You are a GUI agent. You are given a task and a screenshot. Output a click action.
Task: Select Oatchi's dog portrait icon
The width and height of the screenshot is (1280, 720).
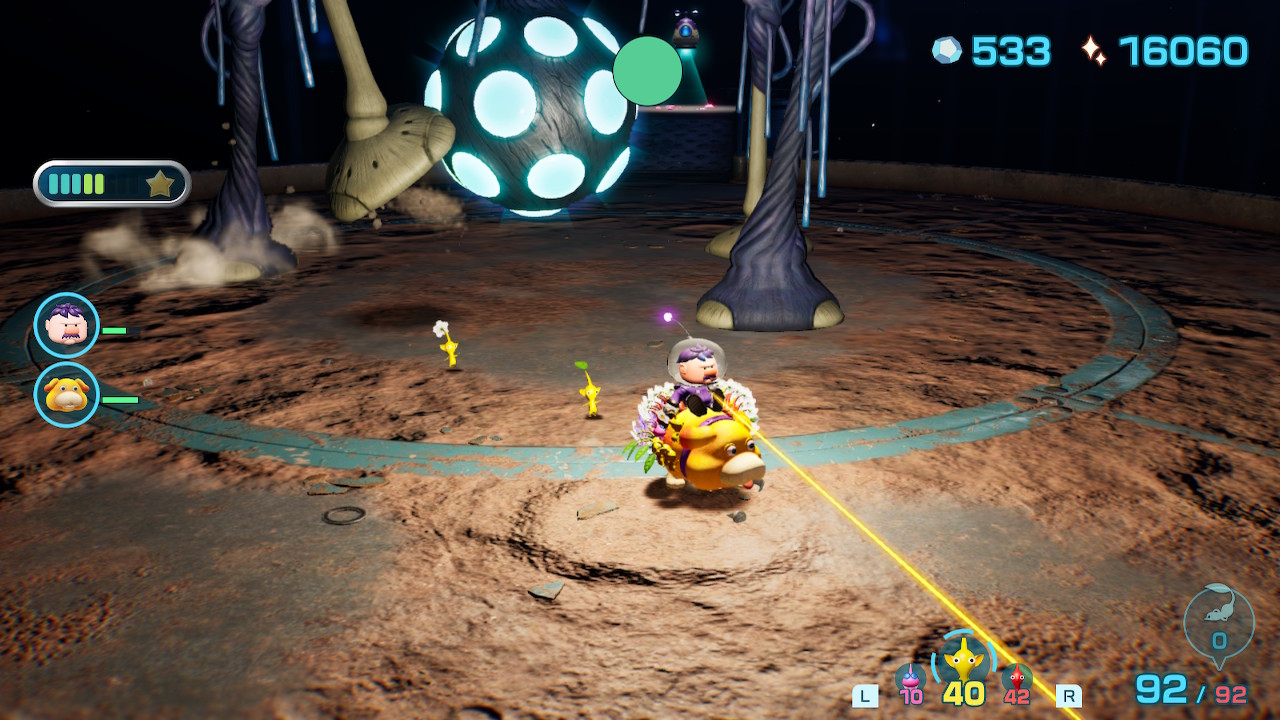tap(67, 395)
